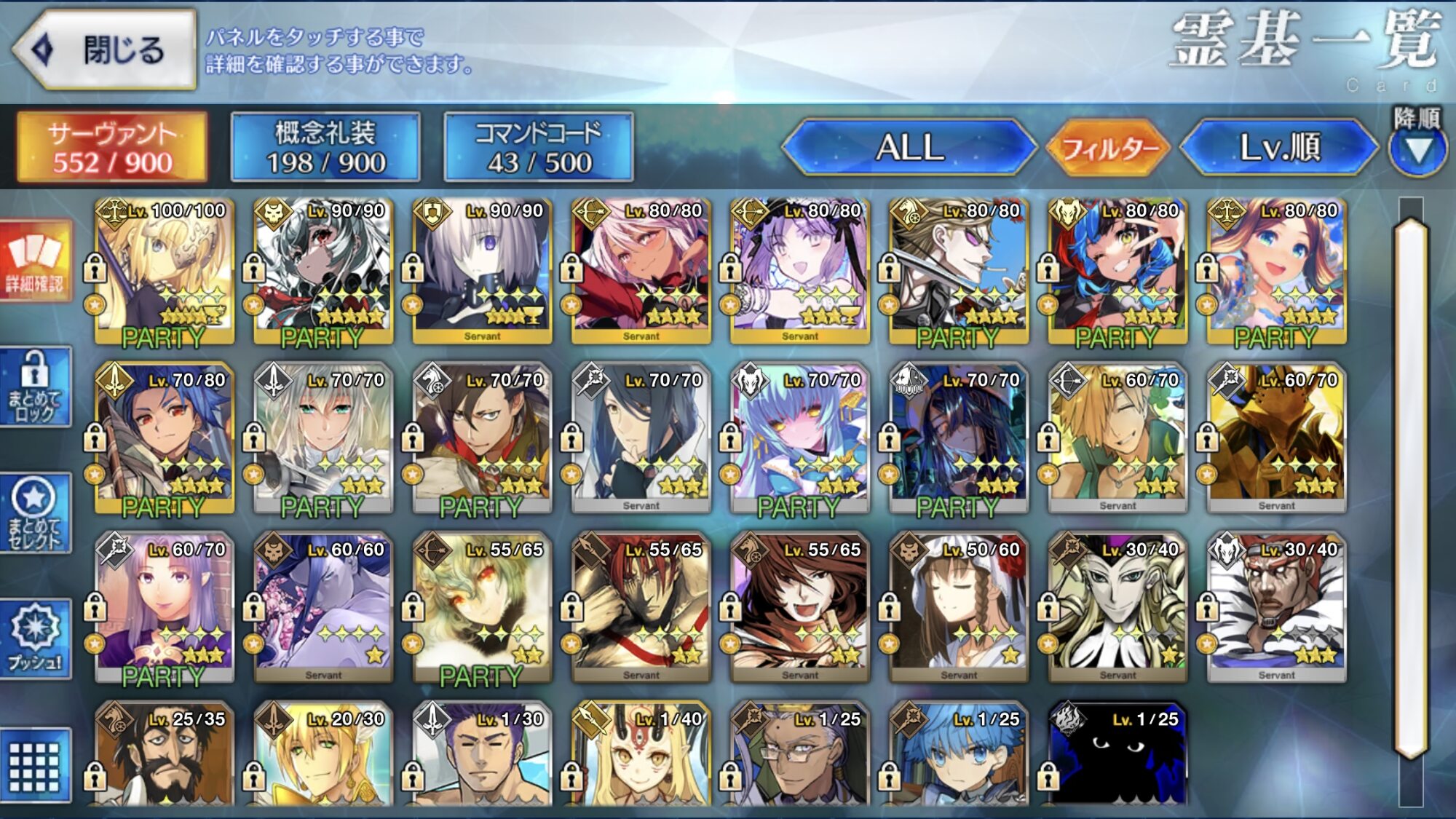Choose the ALL class selector
Screen dimensions: 1456x819
909,147
